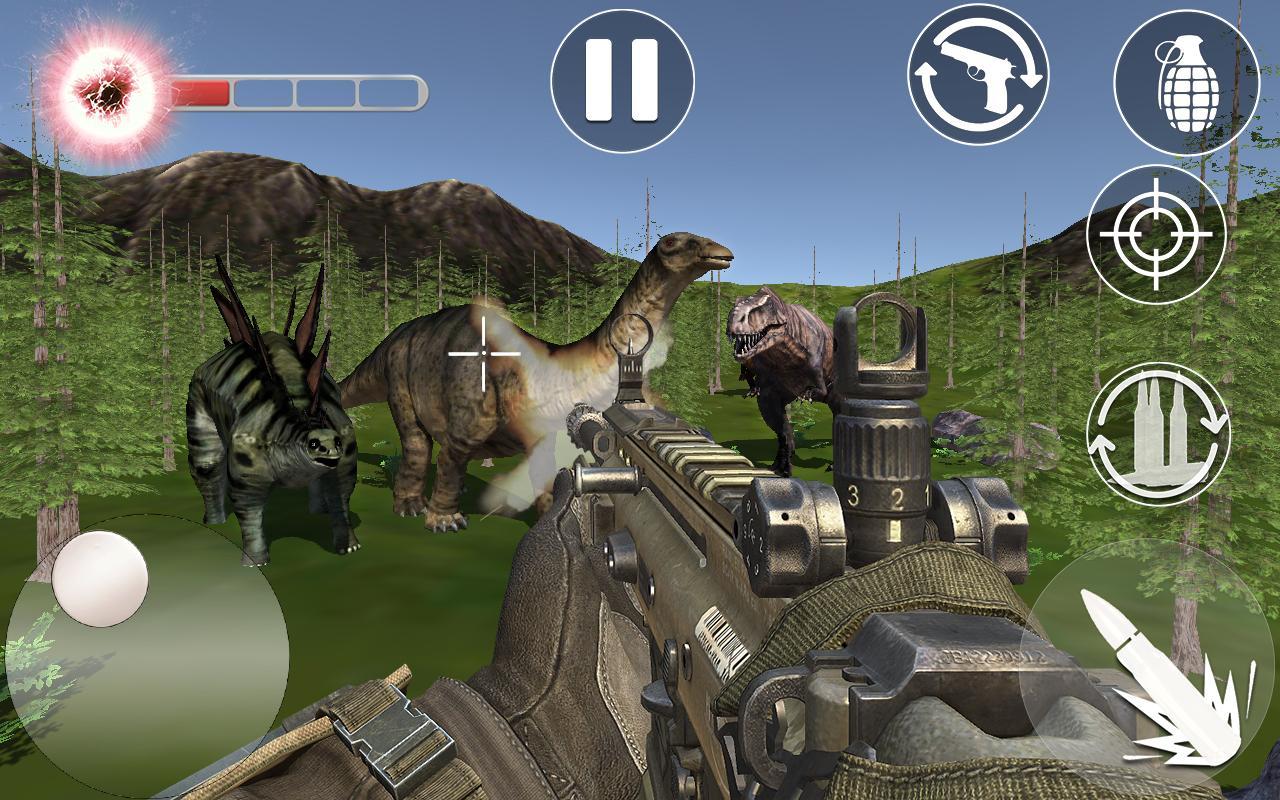Screen dimensions: 1280x800
Task: Tap the movement joystick knob
Action: [100, 580]
